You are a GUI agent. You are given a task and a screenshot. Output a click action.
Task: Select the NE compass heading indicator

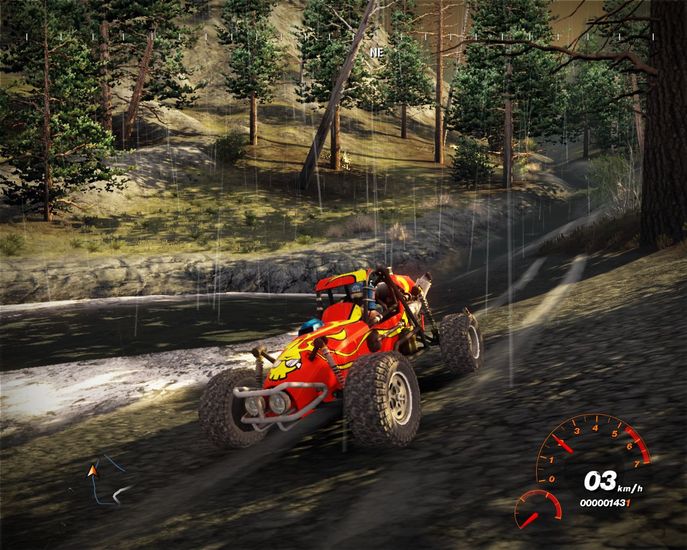[376, 50]
